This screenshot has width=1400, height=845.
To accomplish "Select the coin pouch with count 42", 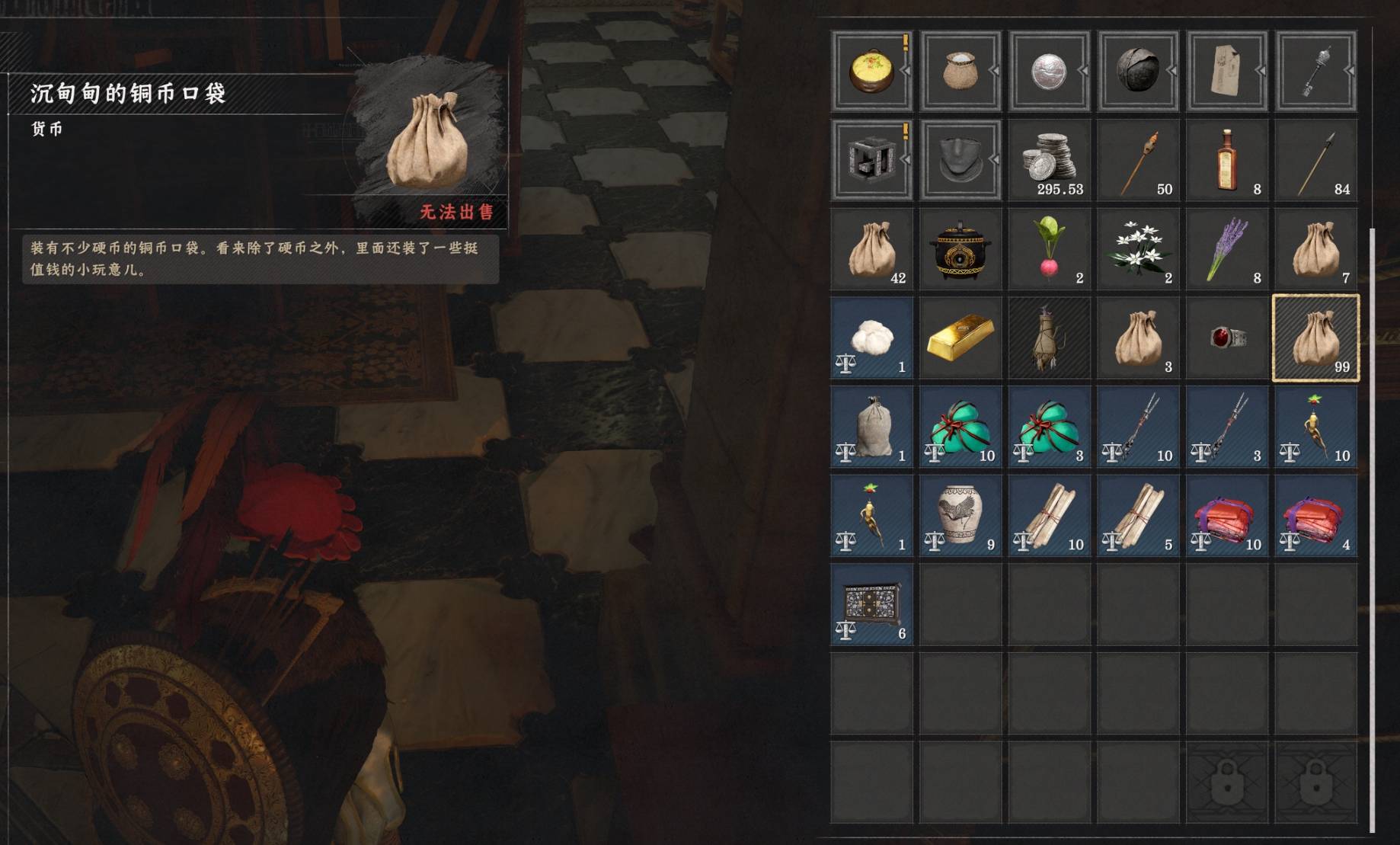I will (x=871, y=250).
